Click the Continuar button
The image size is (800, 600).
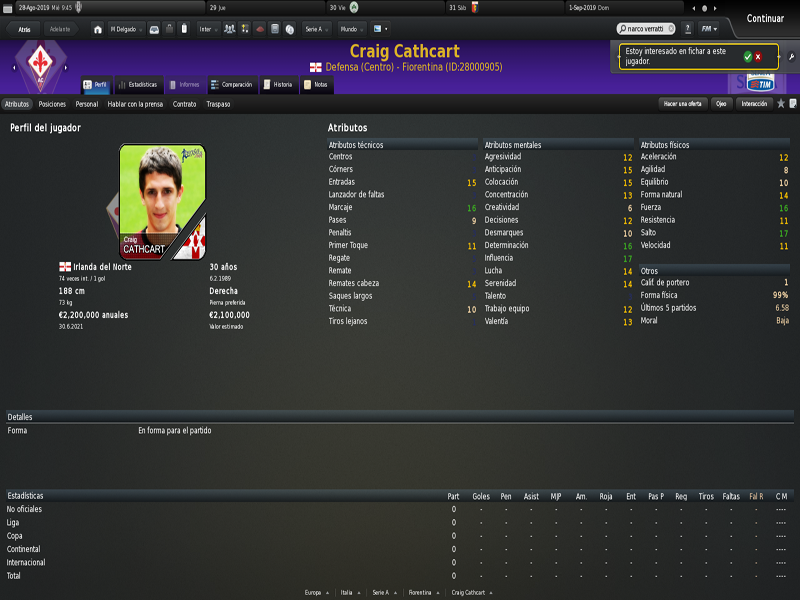pos(765,18)
